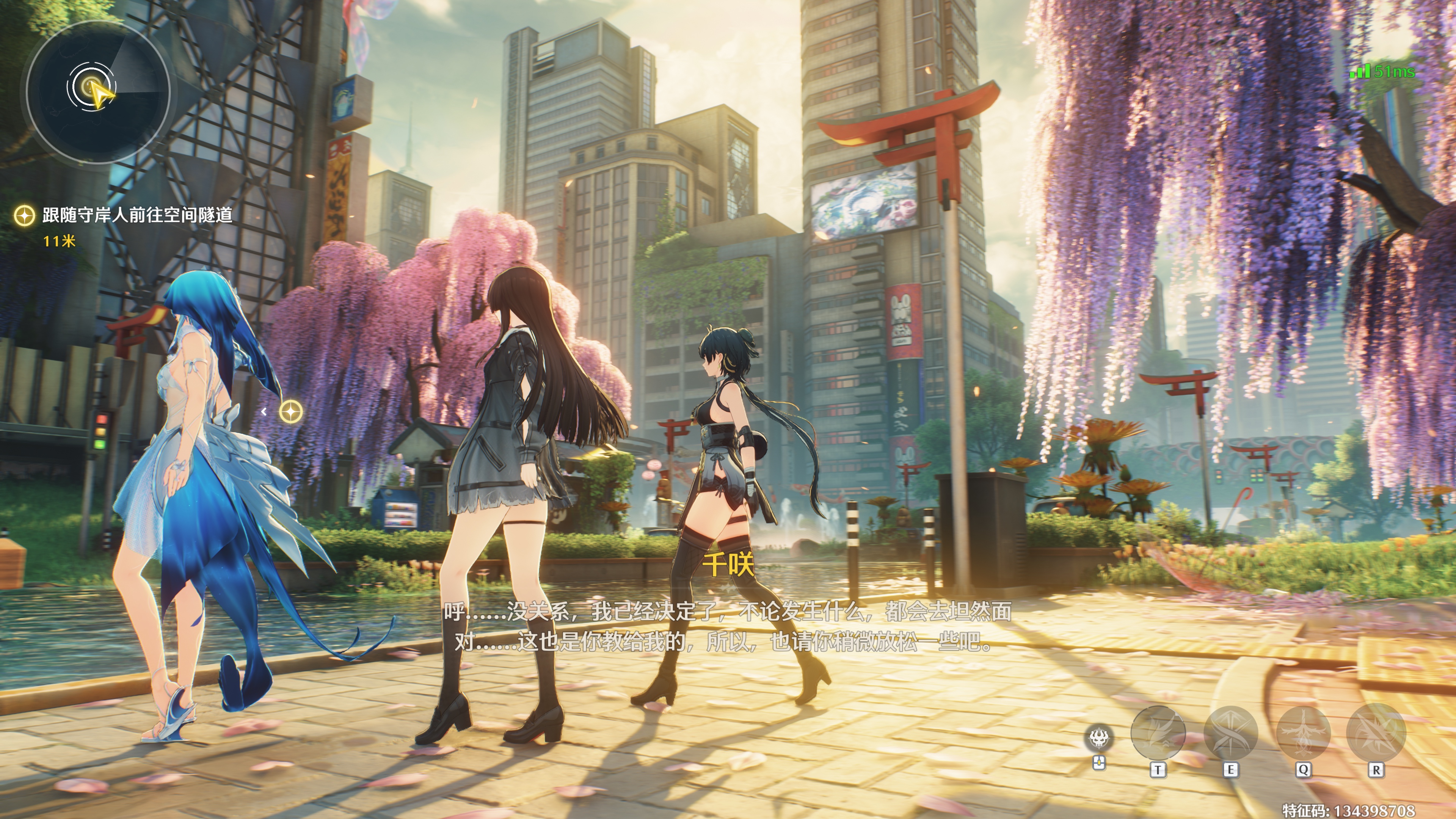Viewport: 1456px width, 819px height.
Task: Select the quest tracker for 跟随守岸人前往空间隧道
Action: [137, 215]
